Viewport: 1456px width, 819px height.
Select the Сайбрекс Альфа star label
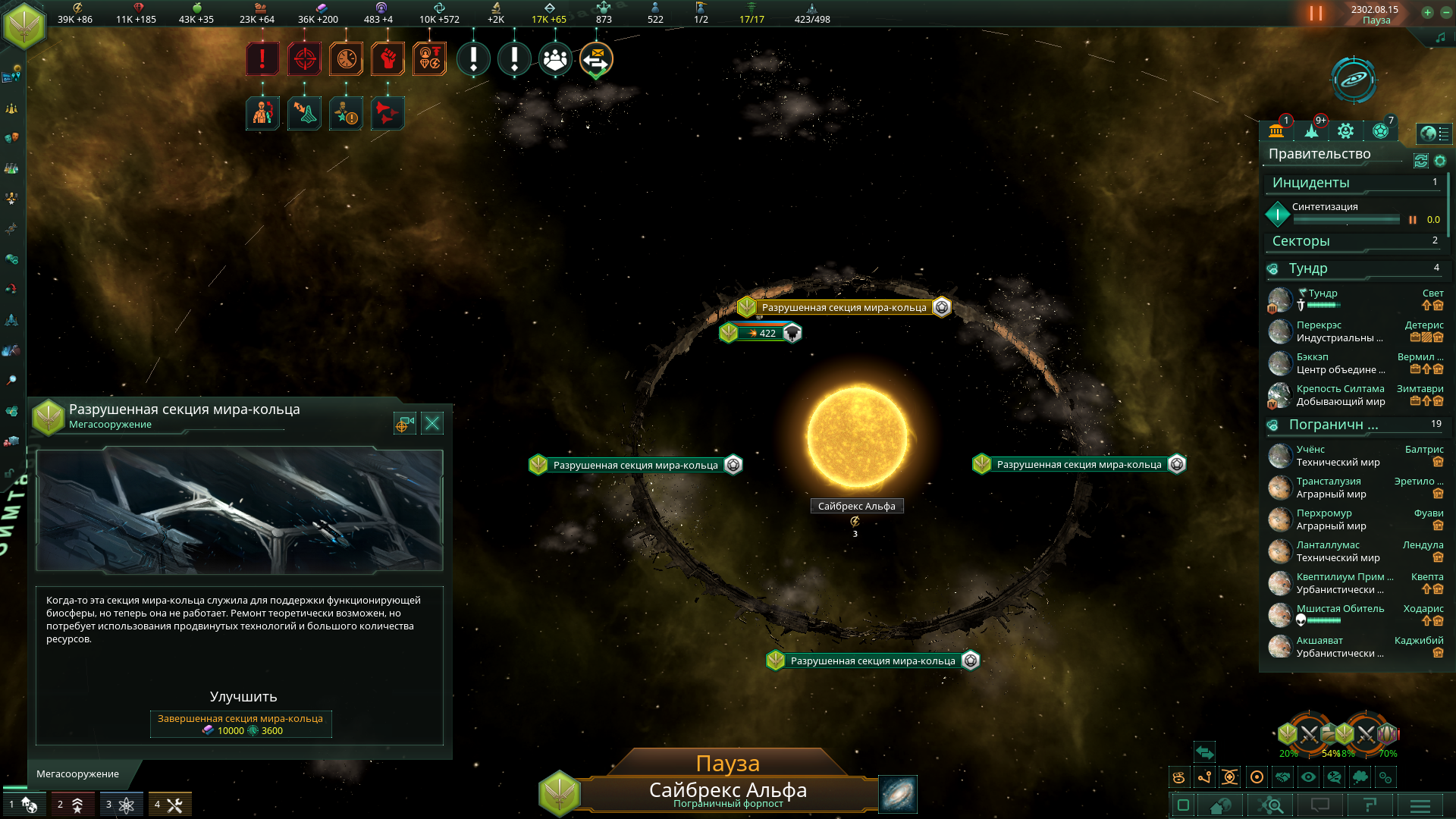(x=856, y=506)
